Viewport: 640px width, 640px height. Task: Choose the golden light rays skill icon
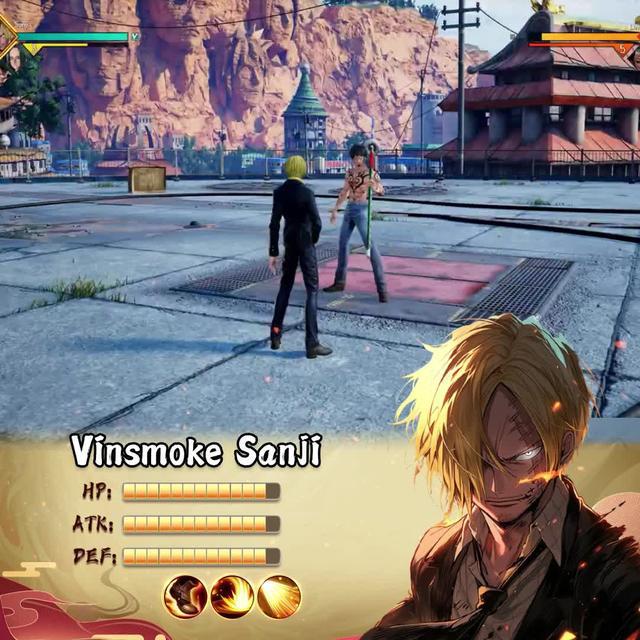pos(279,597)
